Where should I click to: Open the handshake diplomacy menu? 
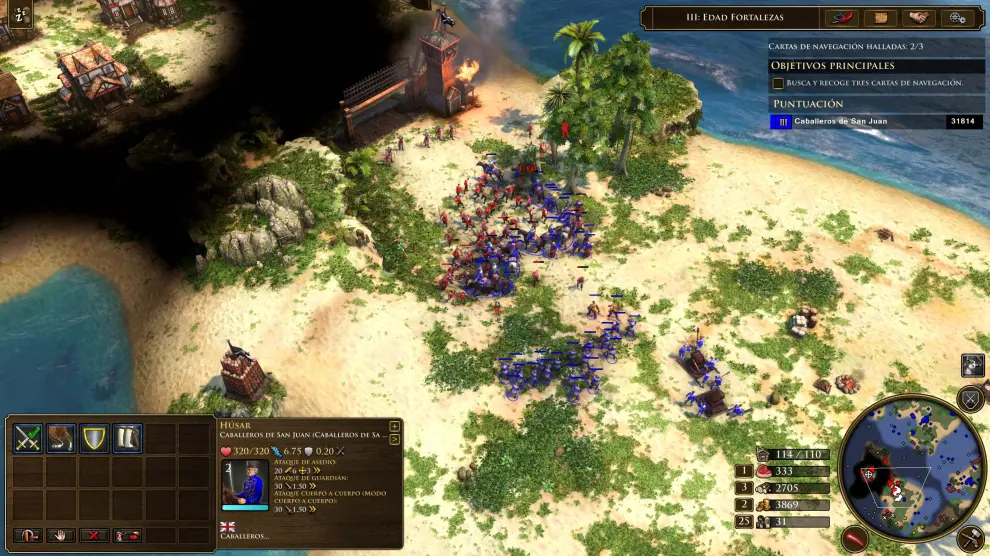pyautogui.click(x=918, y=18)
